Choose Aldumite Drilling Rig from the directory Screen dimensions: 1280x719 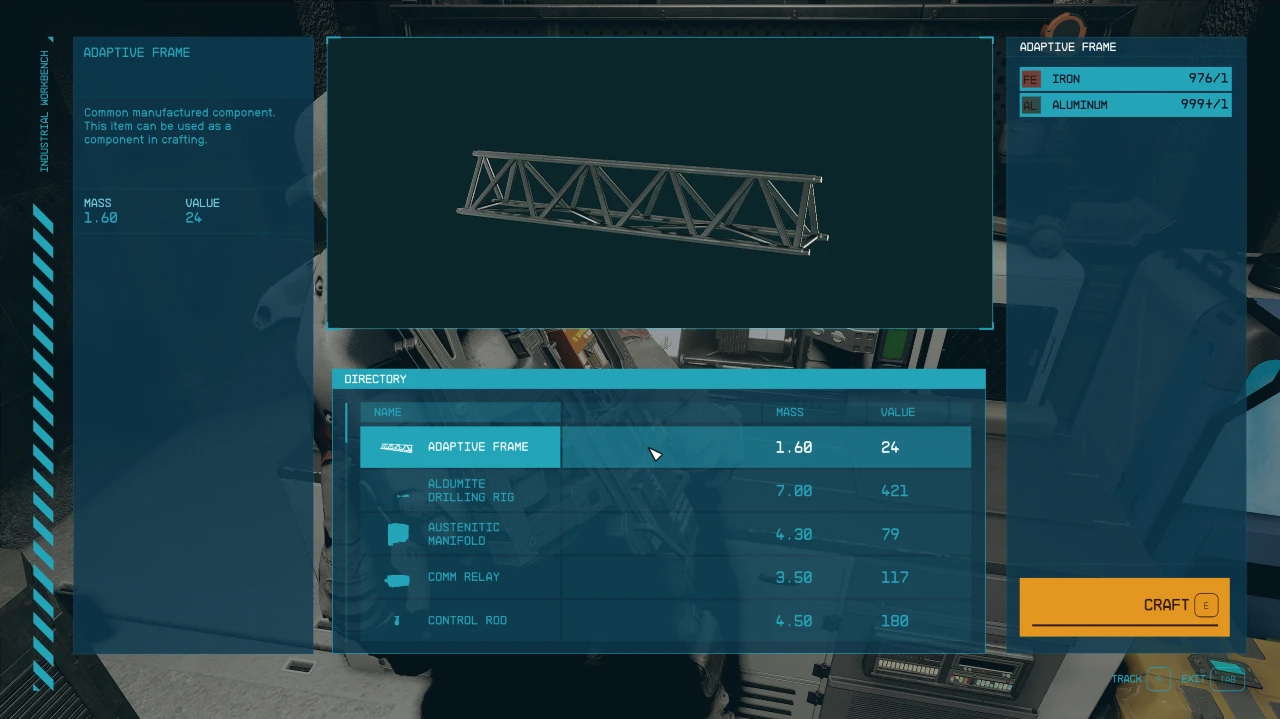tap(665, 491)
